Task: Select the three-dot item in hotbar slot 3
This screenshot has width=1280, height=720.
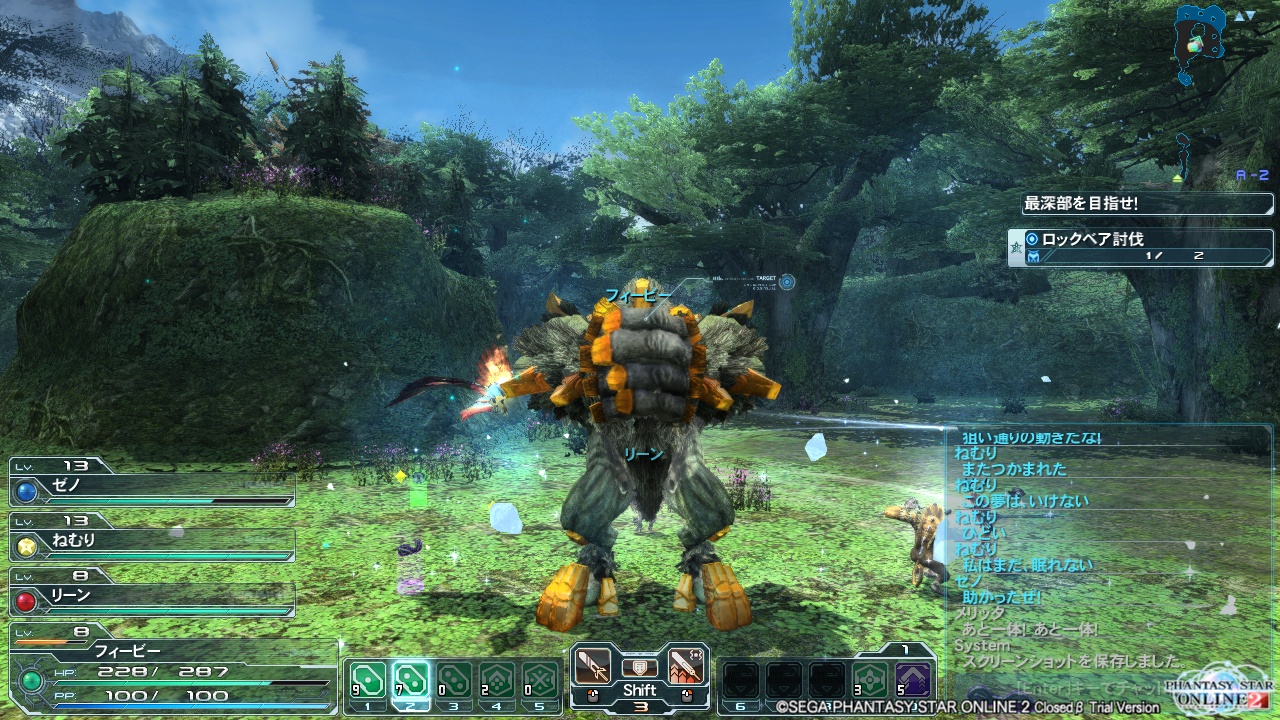Action: coord(454,680)
